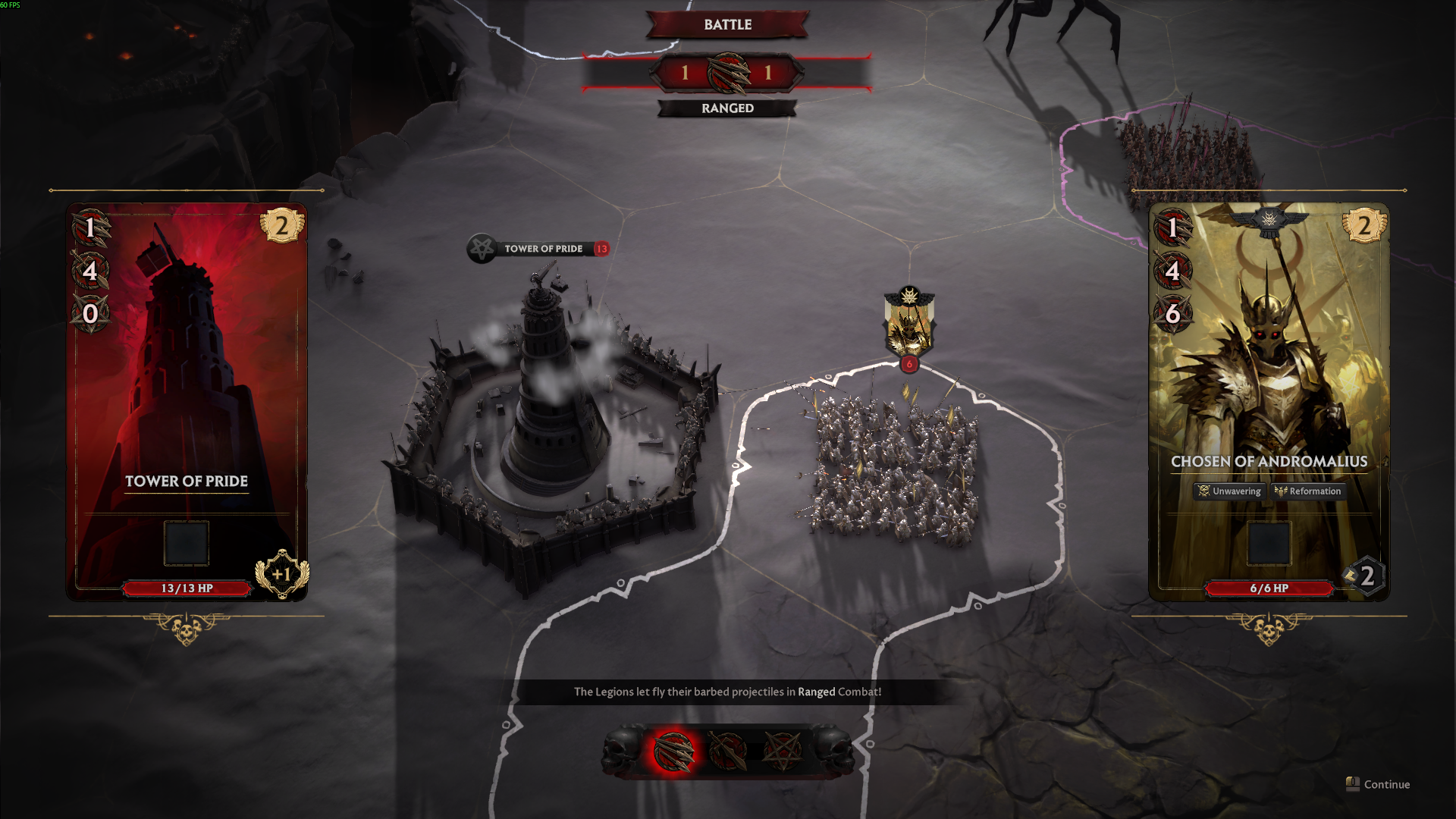Open the empty attachment slot on Chosen card
Viewport: 1456px width, 819px height.
tap(1269, 543)
